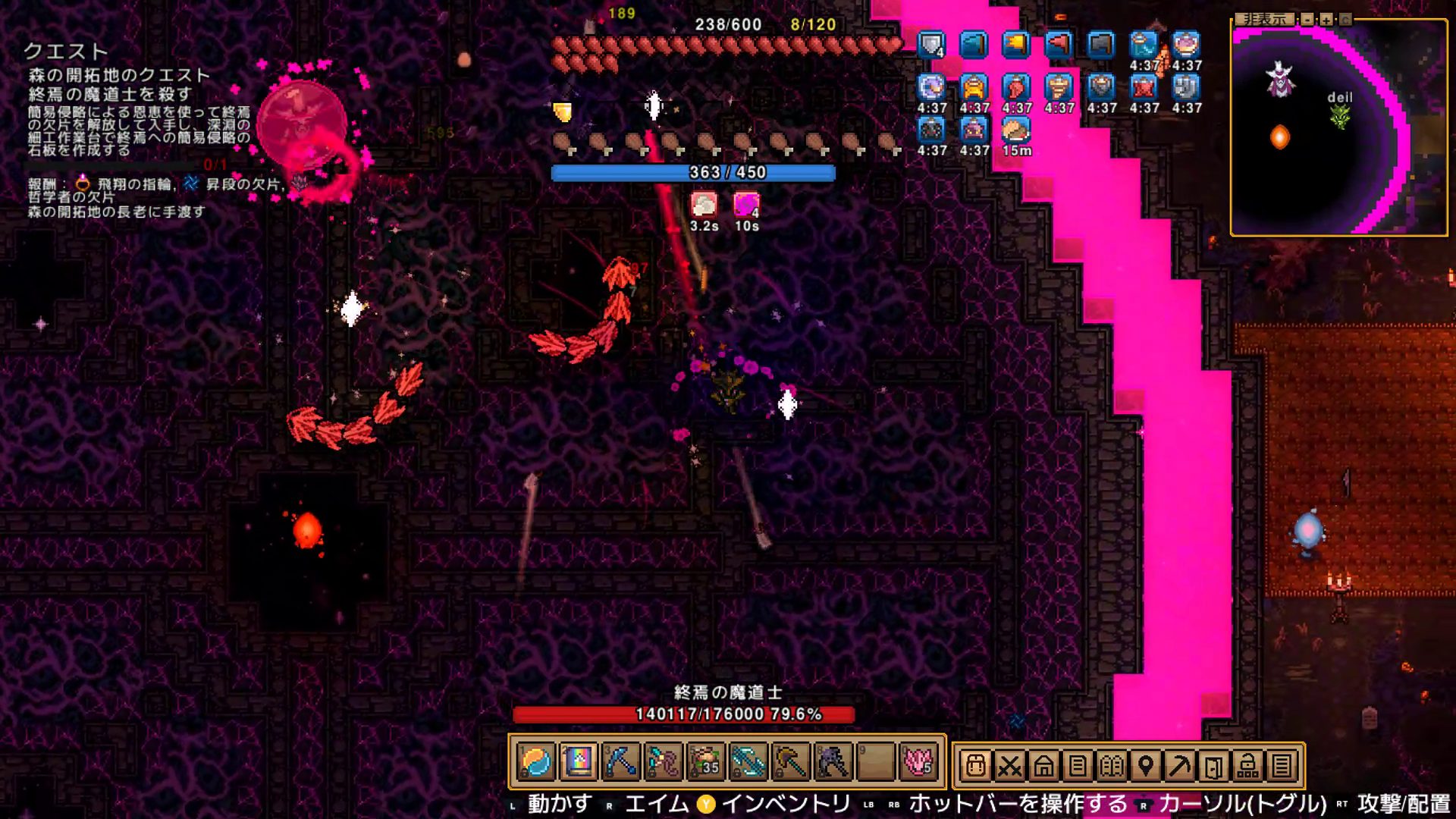Select the food stack of 35

705,762
